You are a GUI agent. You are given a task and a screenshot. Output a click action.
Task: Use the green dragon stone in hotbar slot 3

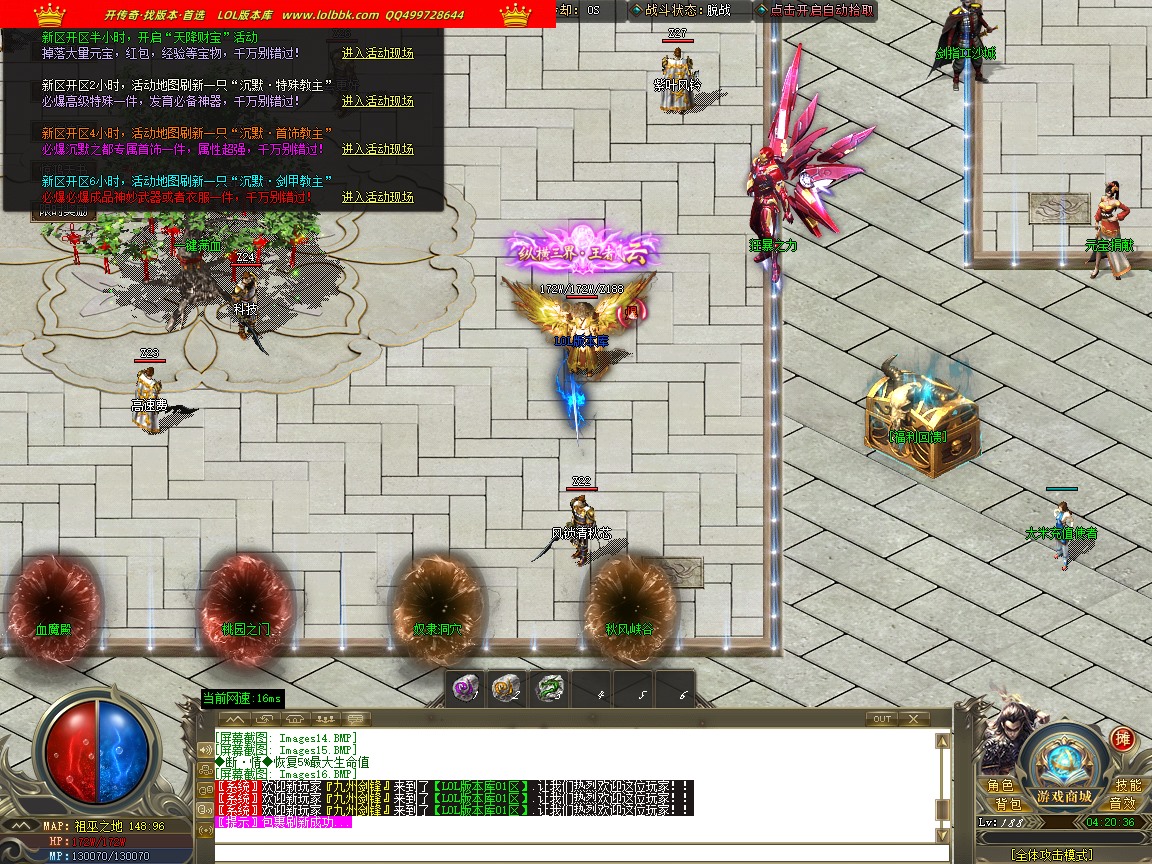coord(550,689)
